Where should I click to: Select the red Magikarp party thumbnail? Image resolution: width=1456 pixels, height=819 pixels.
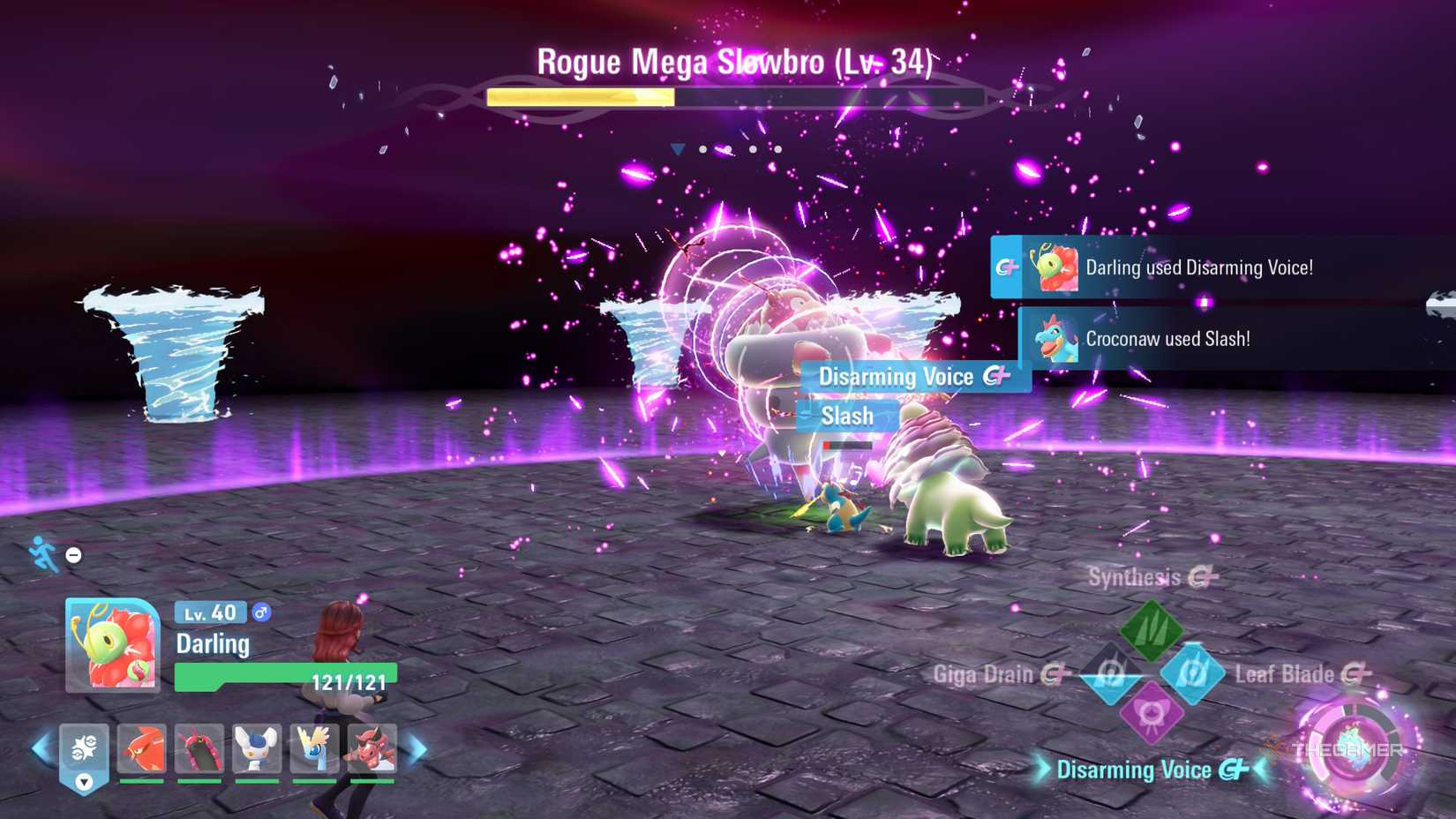tap(142, 747)
